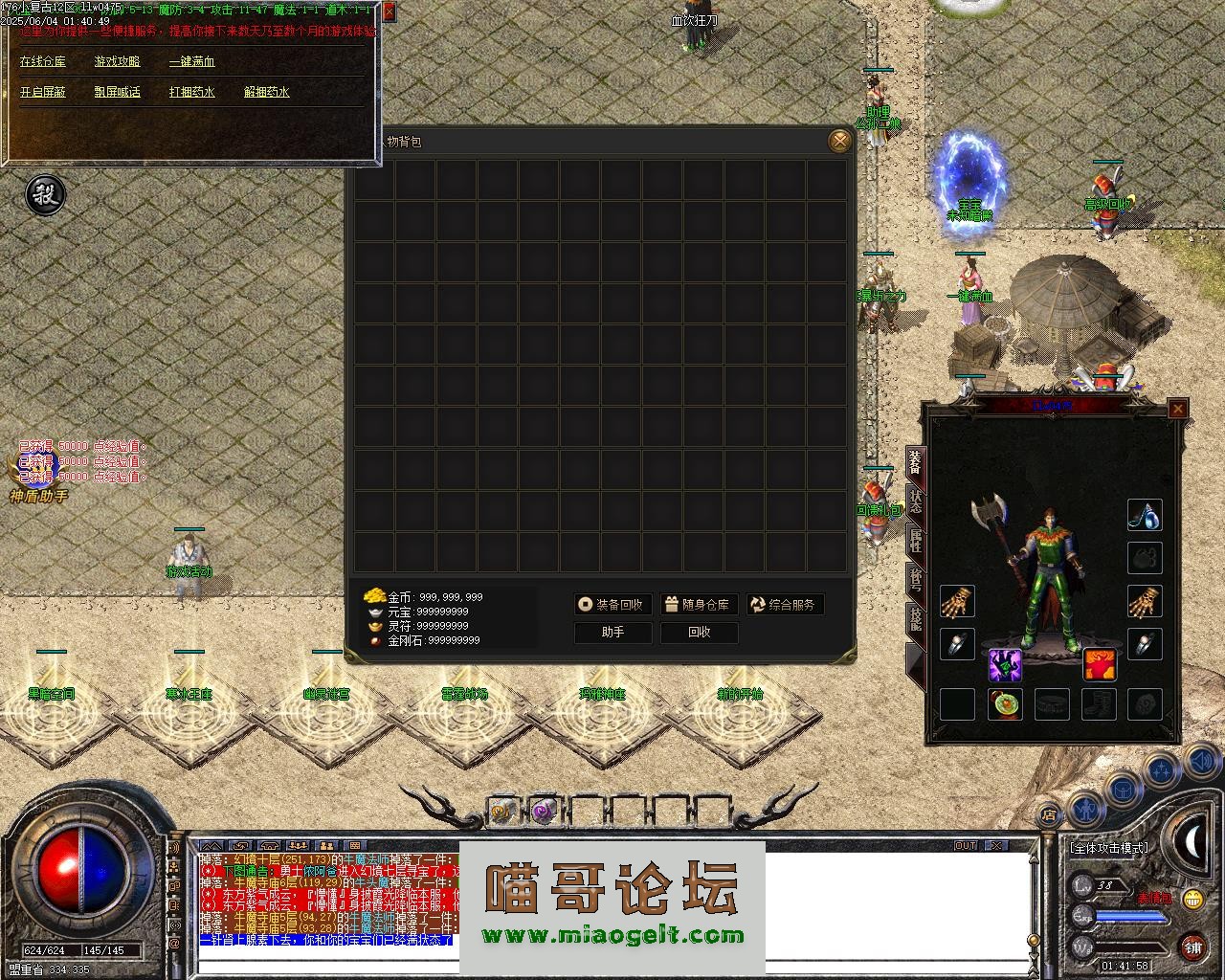Close the convenience services panel

[389, 11]
